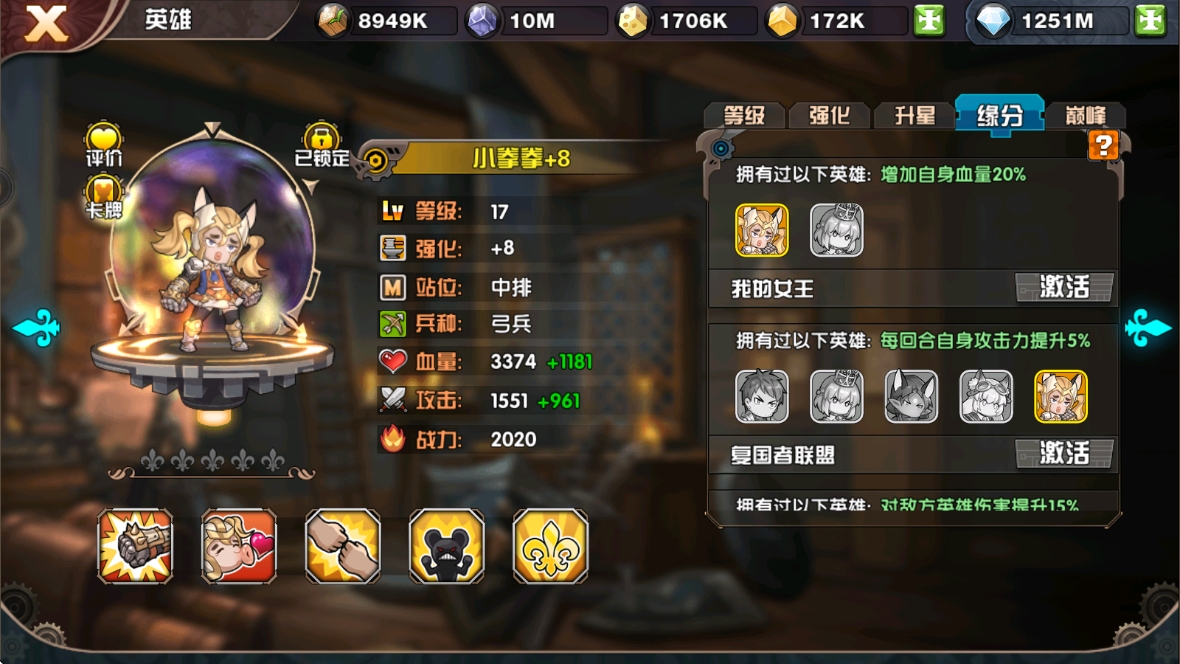Select the gauntlet punch skill icon

(x=135, y=546)
